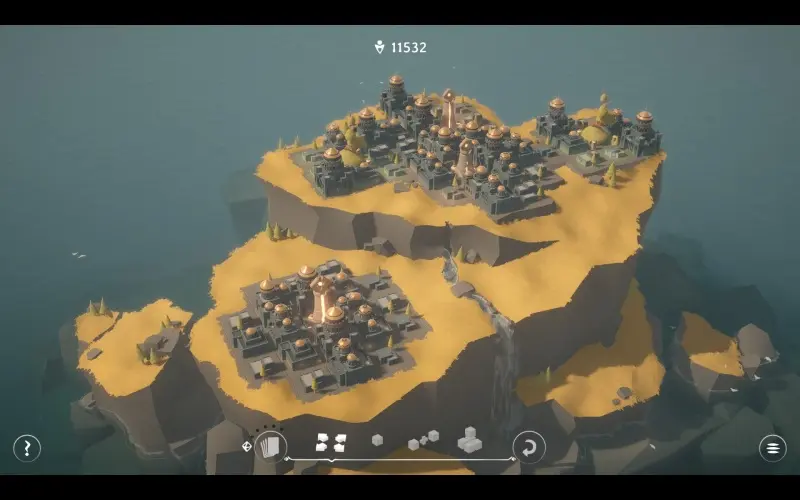Click the circular arrow button

pos(529,447)
